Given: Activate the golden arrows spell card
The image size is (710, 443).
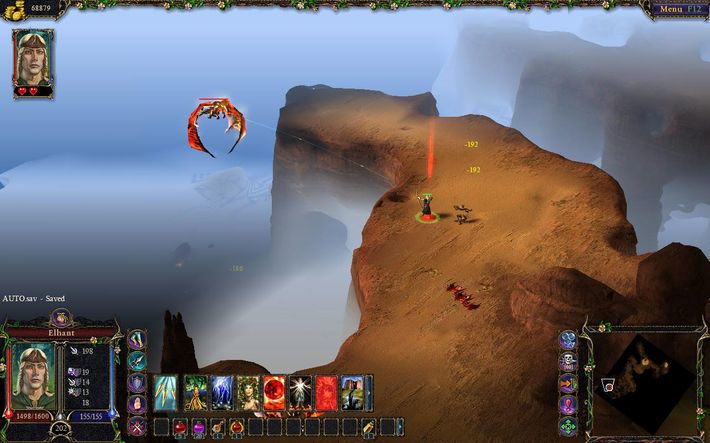Looking at the screenshot, I should point(165,393).
